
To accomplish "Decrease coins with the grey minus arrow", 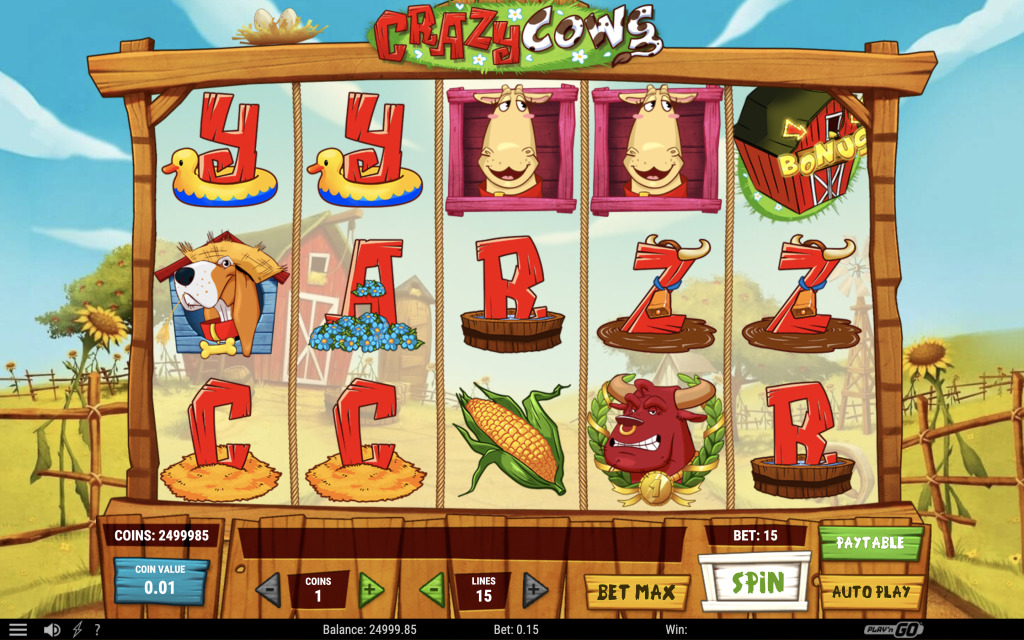I will (268, 590).
